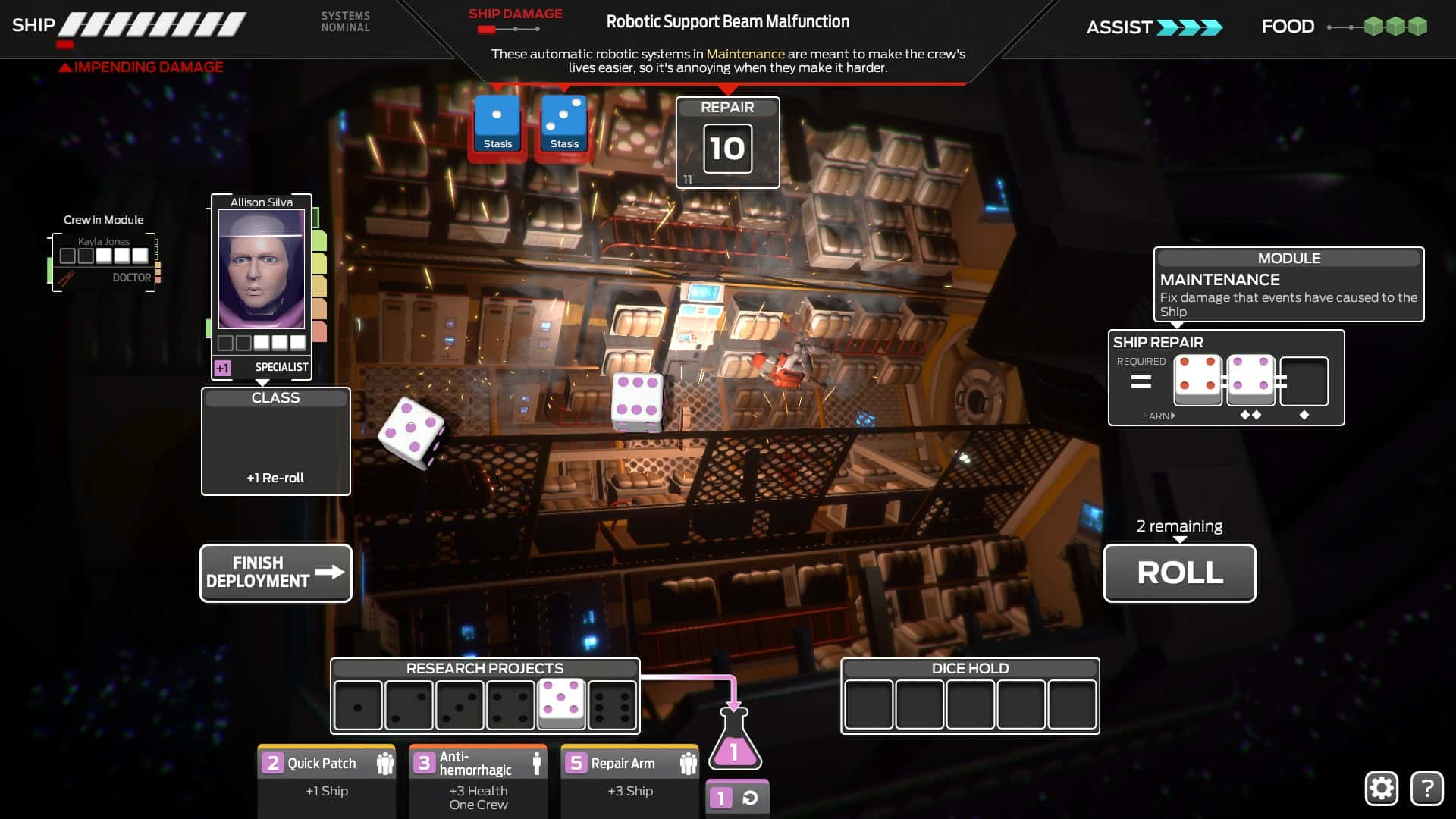Screen dimensions: 1456x819
Task: Switch to the Dice Hold panel
Action: 969,669
